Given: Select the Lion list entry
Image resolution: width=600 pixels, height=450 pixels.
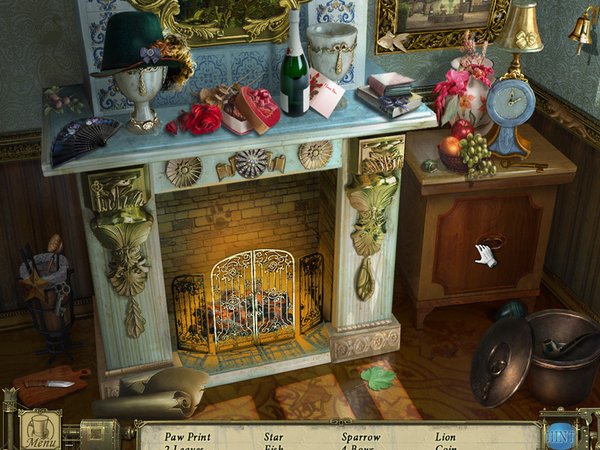Looking at the screenshot, I should click(x=445, y=436).
